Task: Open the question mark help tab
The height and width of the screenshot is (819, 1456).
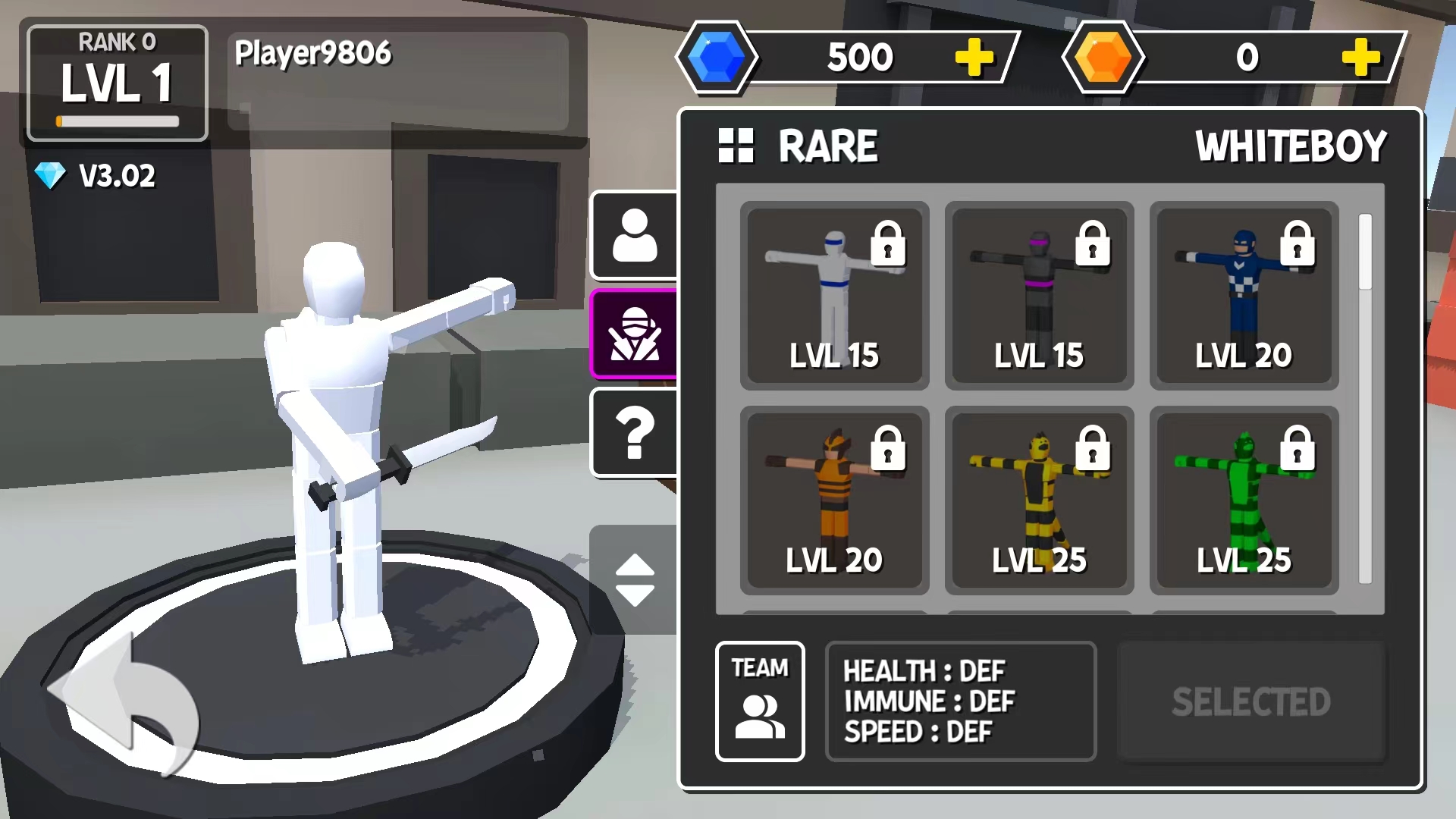Action: click(x=635, y=432)
